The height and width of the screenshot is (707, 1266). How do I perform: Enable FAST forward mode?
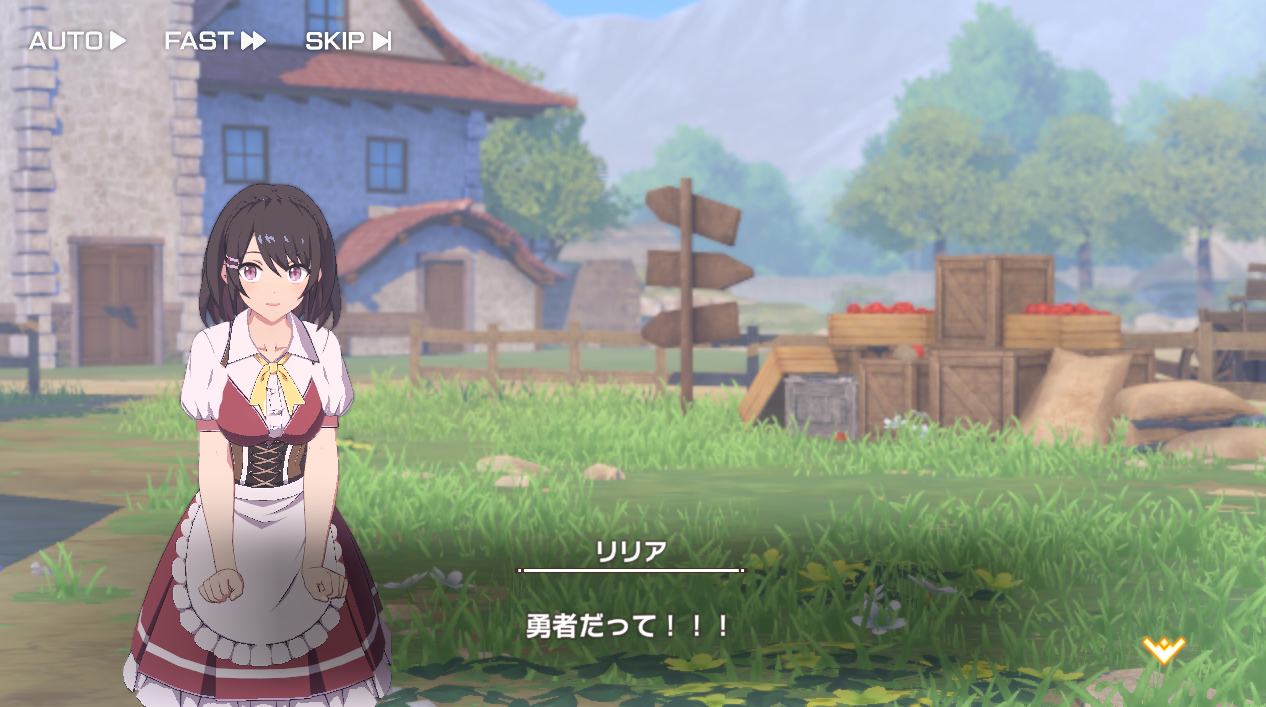tap(215, 41)
